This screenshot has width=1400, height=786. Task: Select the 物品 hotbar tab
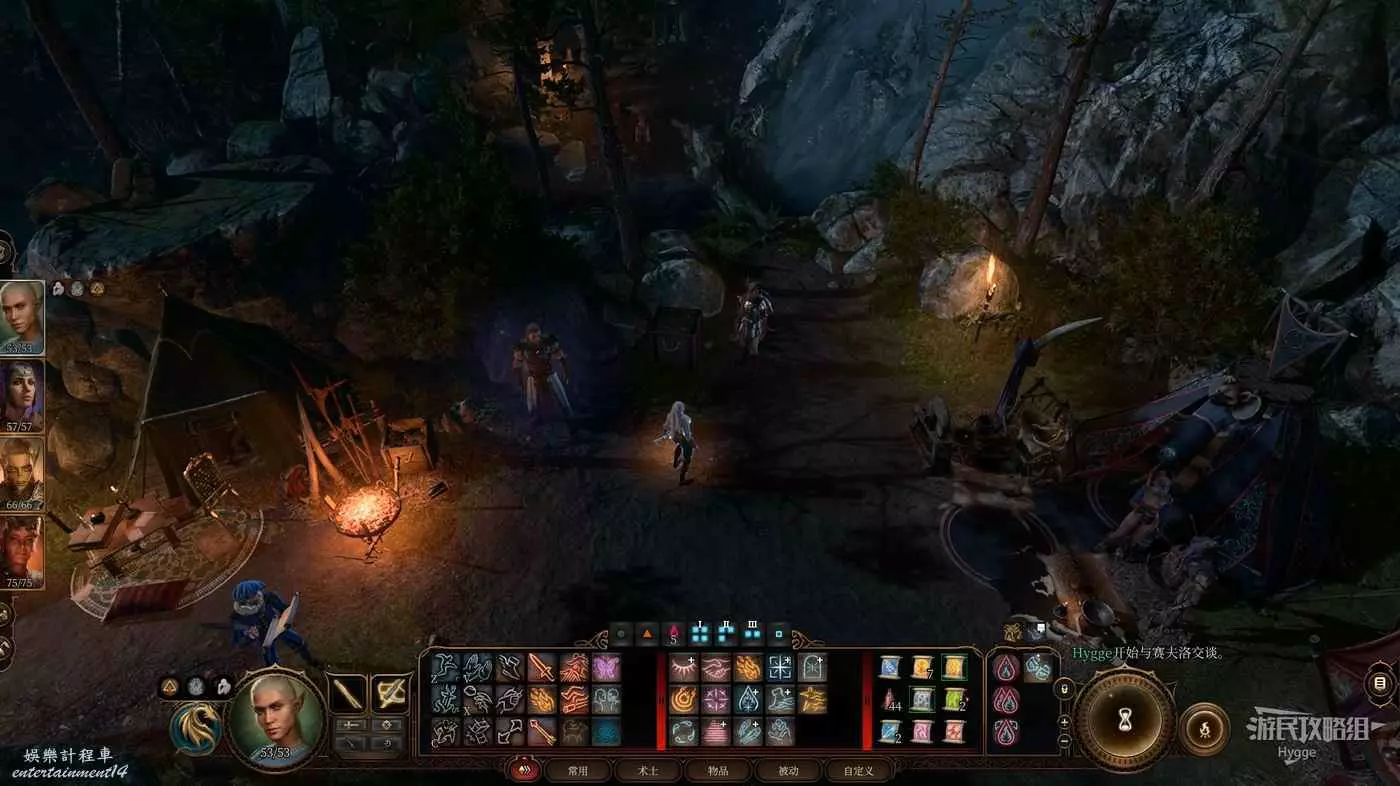(718, 771)
